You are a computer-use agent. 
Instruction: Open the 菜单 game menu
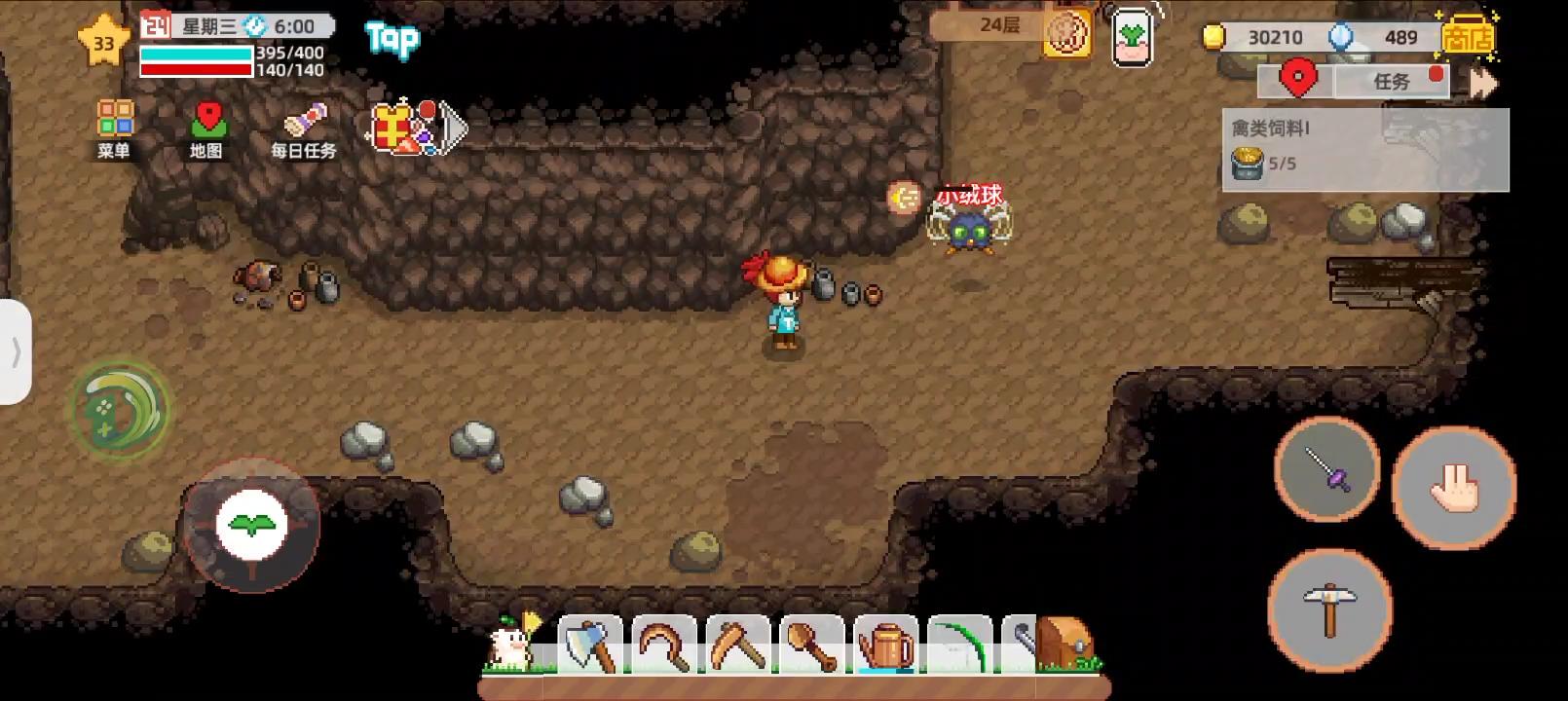point(113,125)
